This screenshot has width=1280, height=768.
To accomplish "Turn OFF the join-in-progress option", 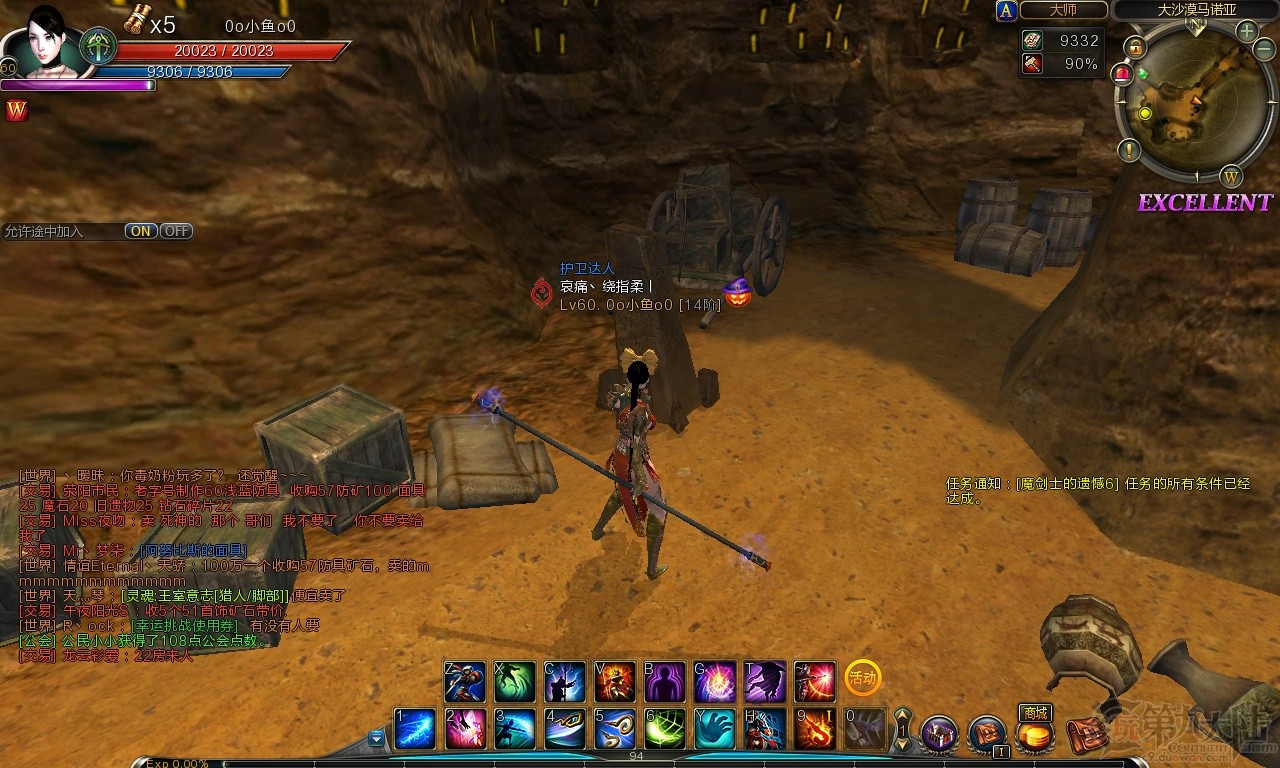I will (177, 231).
